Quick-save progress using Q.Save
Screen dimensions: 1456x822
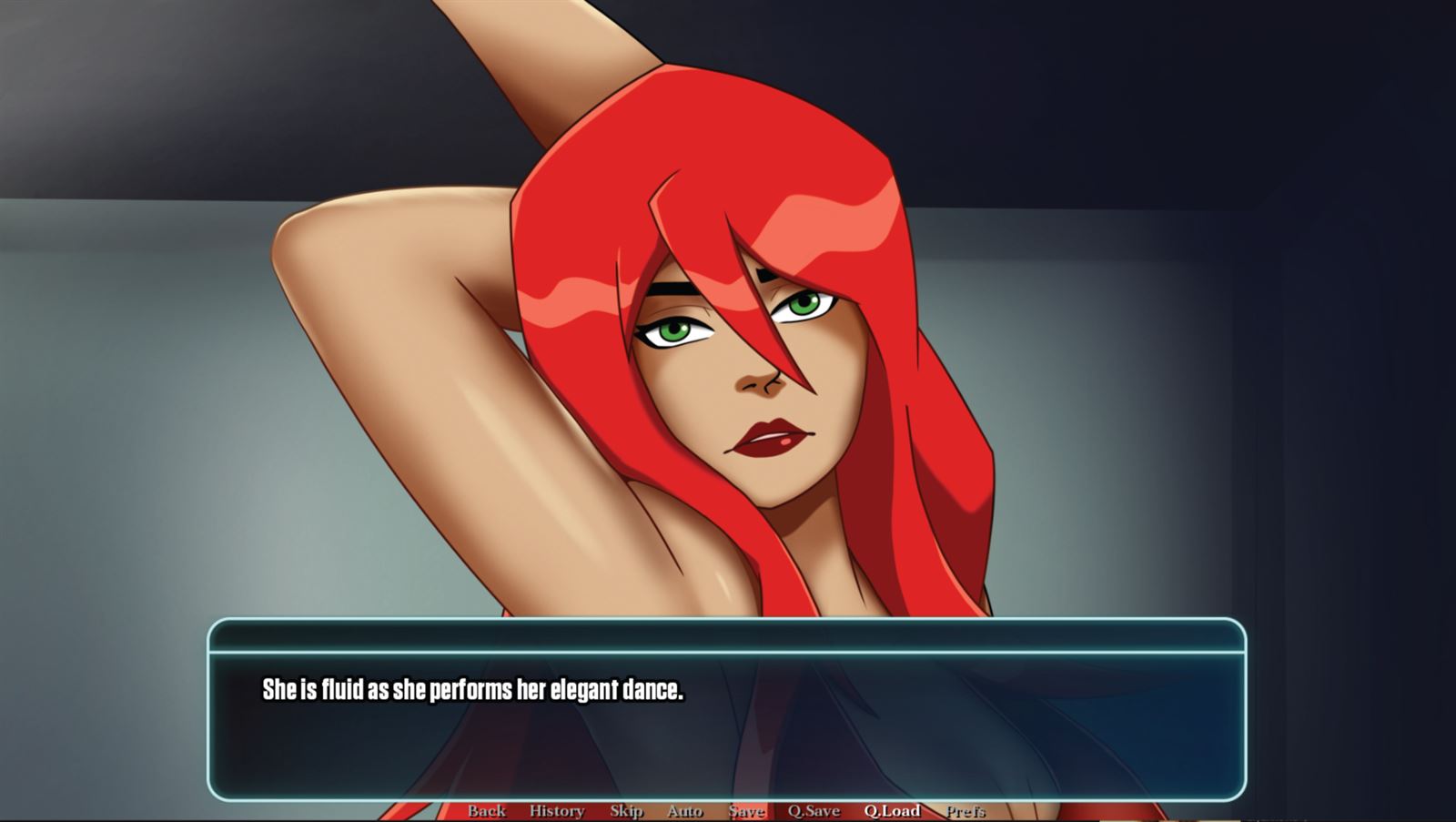click(x=814, y=810)
